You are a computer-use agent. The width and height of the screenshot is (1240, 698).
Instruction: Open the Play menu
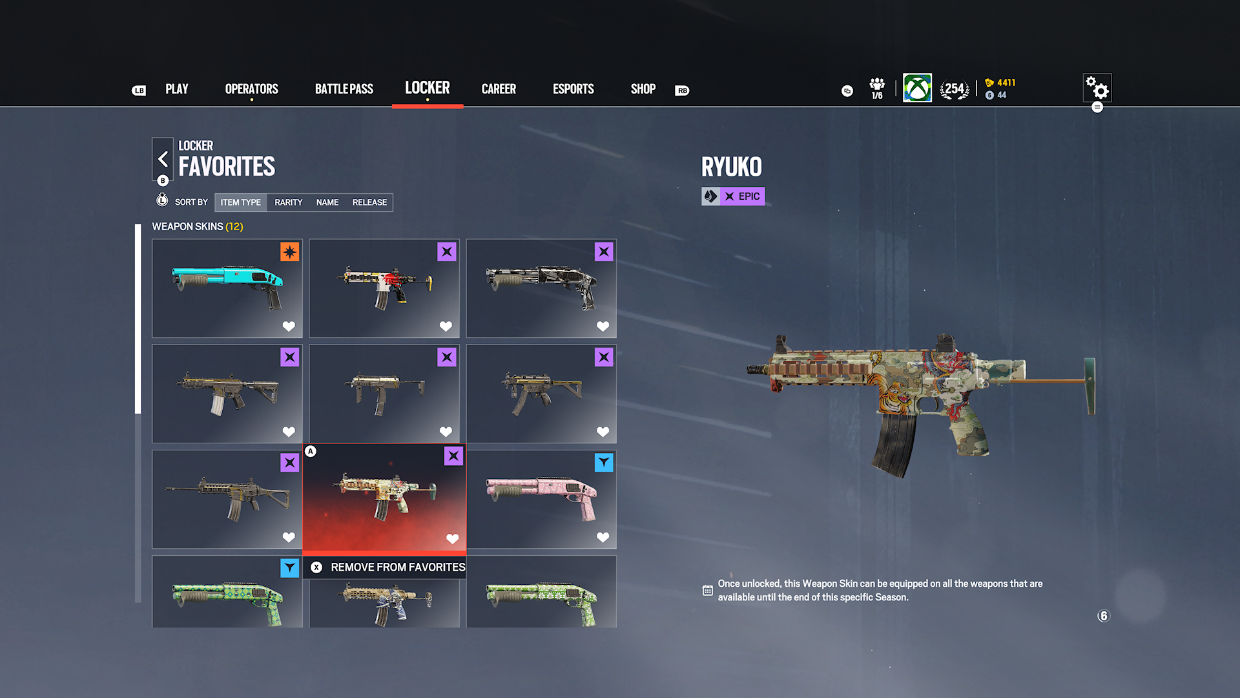coord(177,89)
